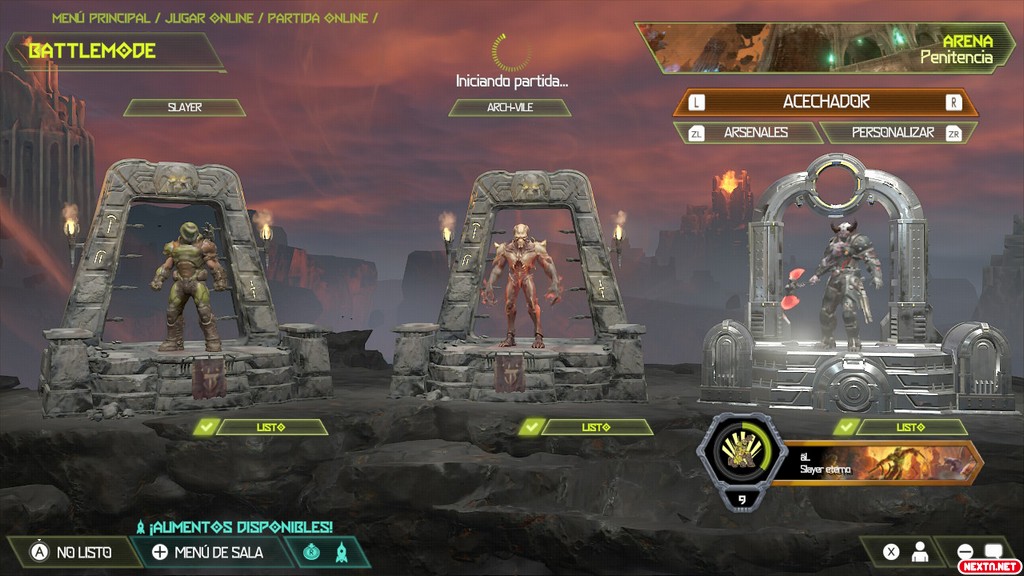Viewport: 1024px width, 576px height.
Task: Open the Slayer eterno player card
Action: coord(882,463)
